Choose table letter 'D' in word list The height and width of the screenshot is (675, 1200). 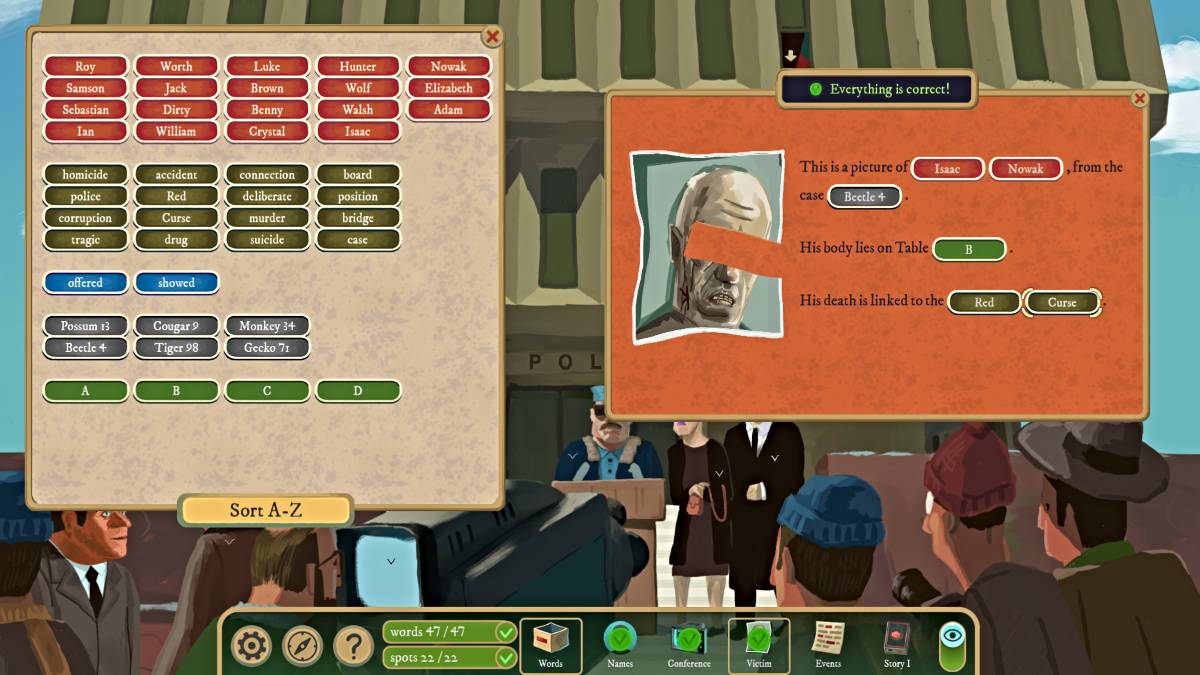pos(358,391)
